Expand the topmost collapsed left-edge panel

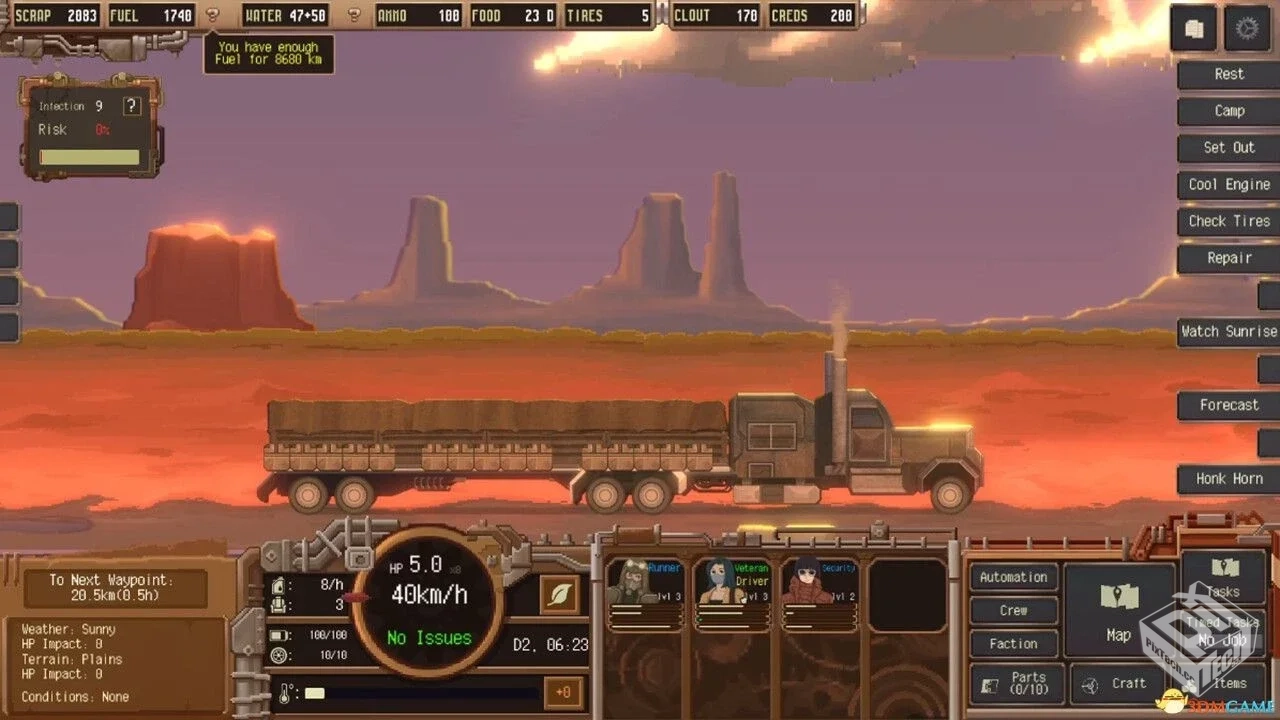pyautogui.click(x=8, y=215)
